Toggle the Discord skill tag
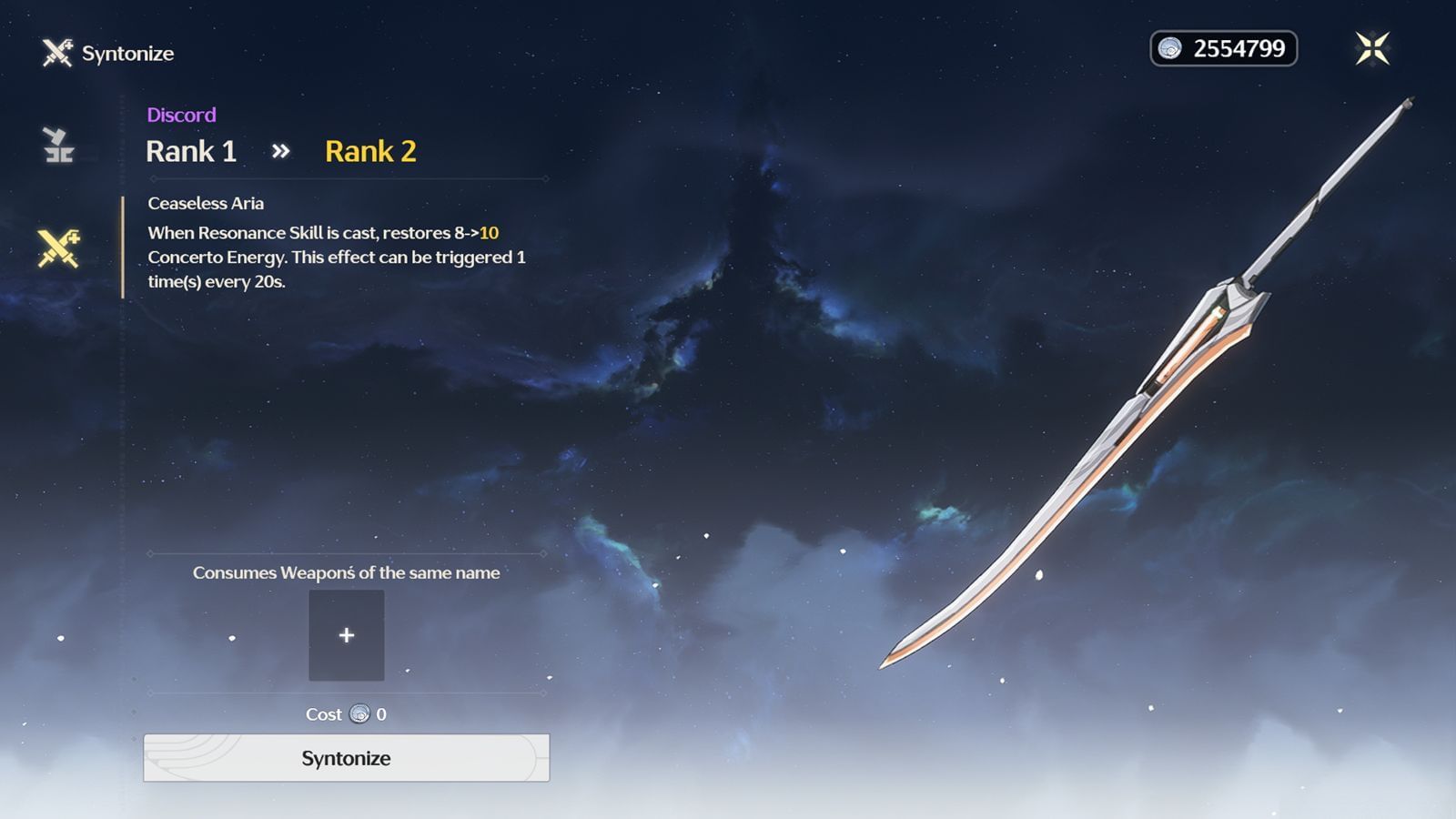Viewport: 1456px width, 819px height. 180,115
